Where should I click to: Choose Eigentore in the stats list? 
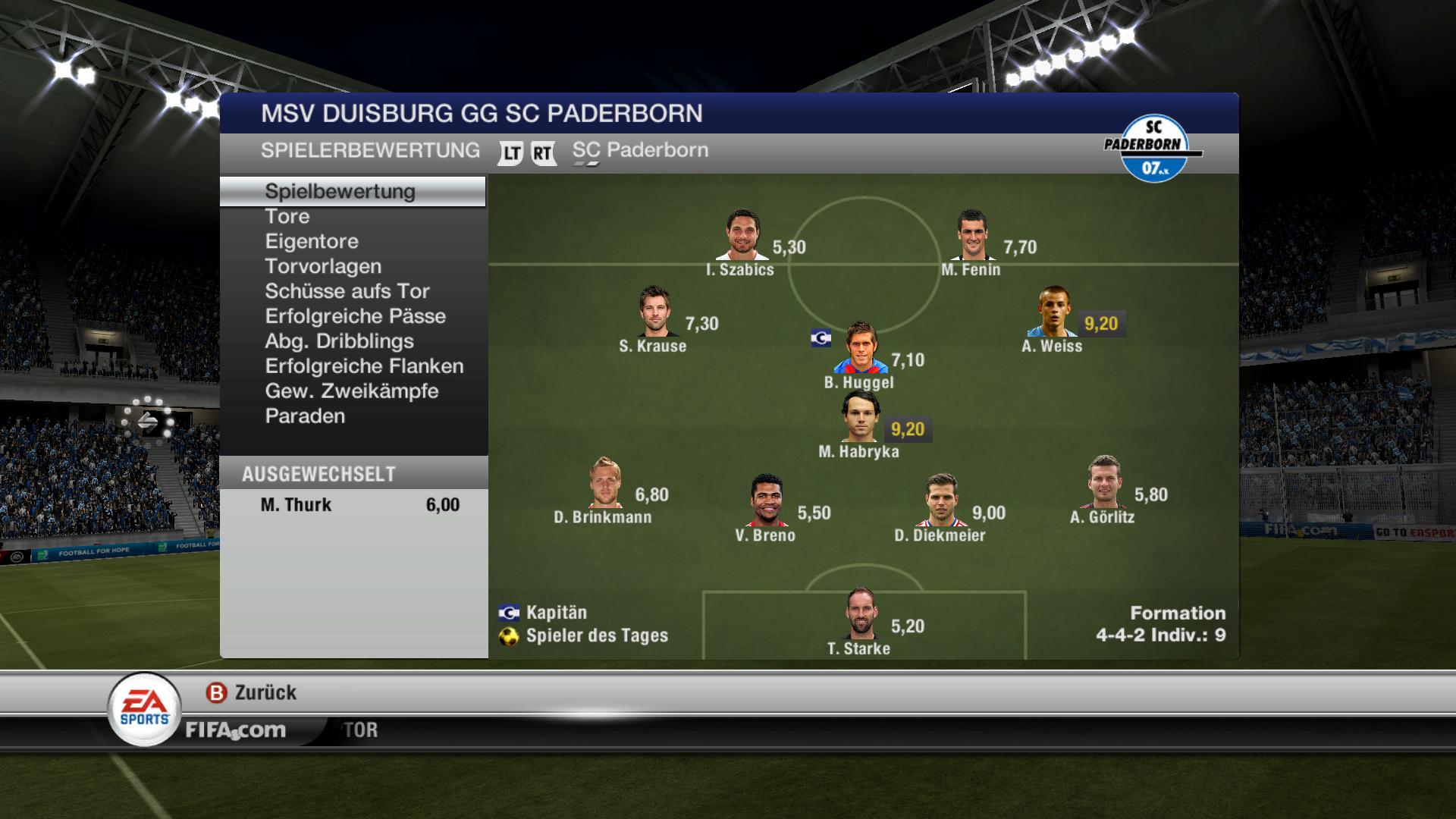[x=312, y=242]
